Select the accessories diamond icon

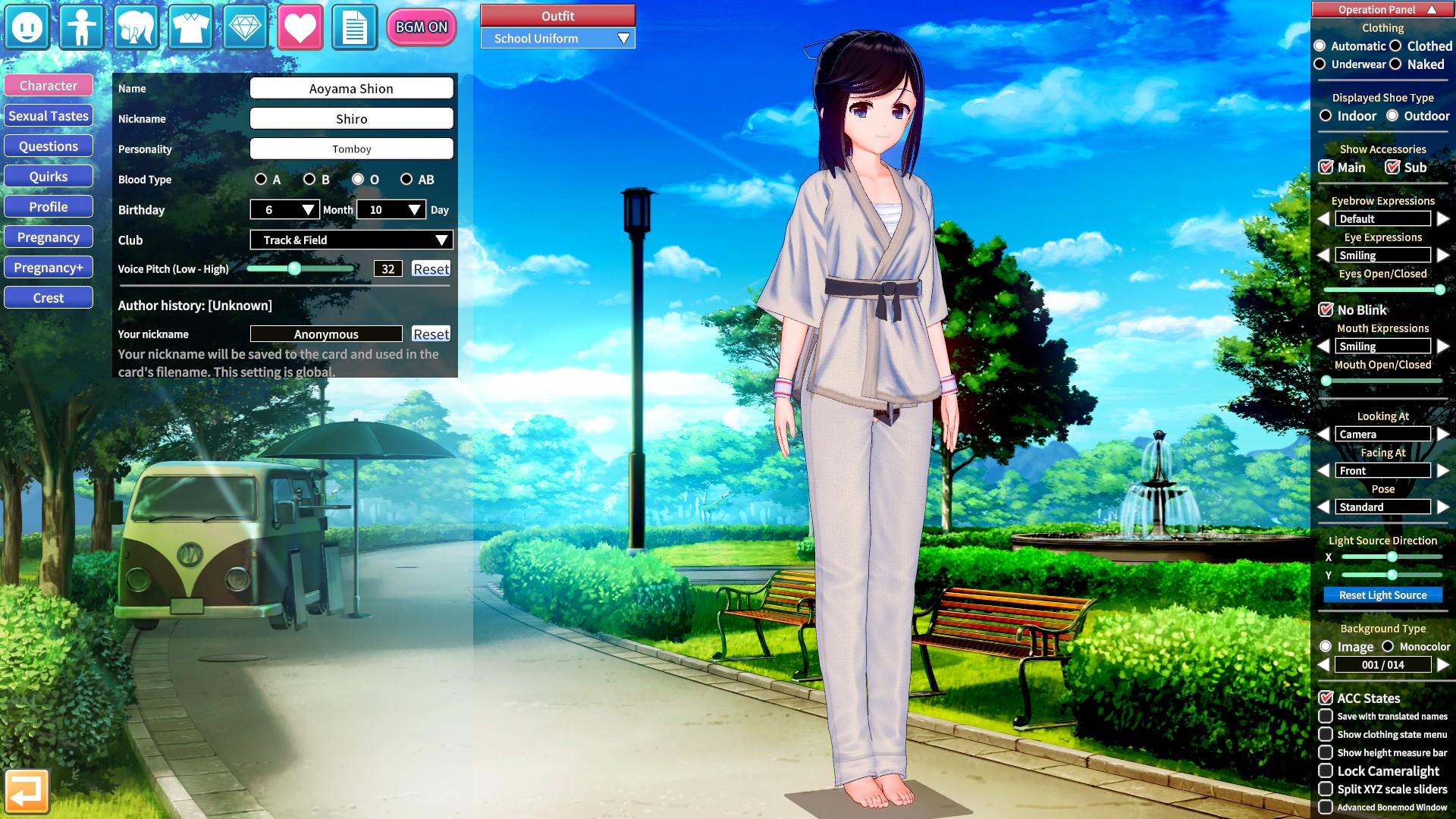(x=245, y=27)
